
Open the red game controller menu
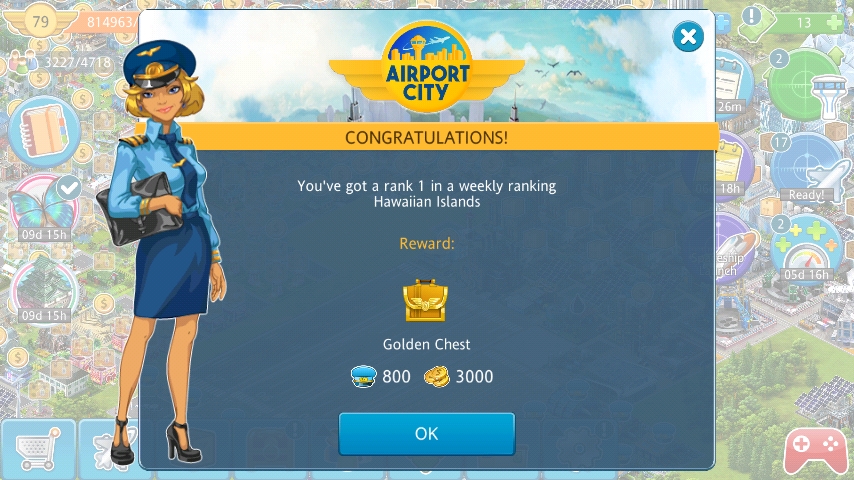click(x=813, y=451)
